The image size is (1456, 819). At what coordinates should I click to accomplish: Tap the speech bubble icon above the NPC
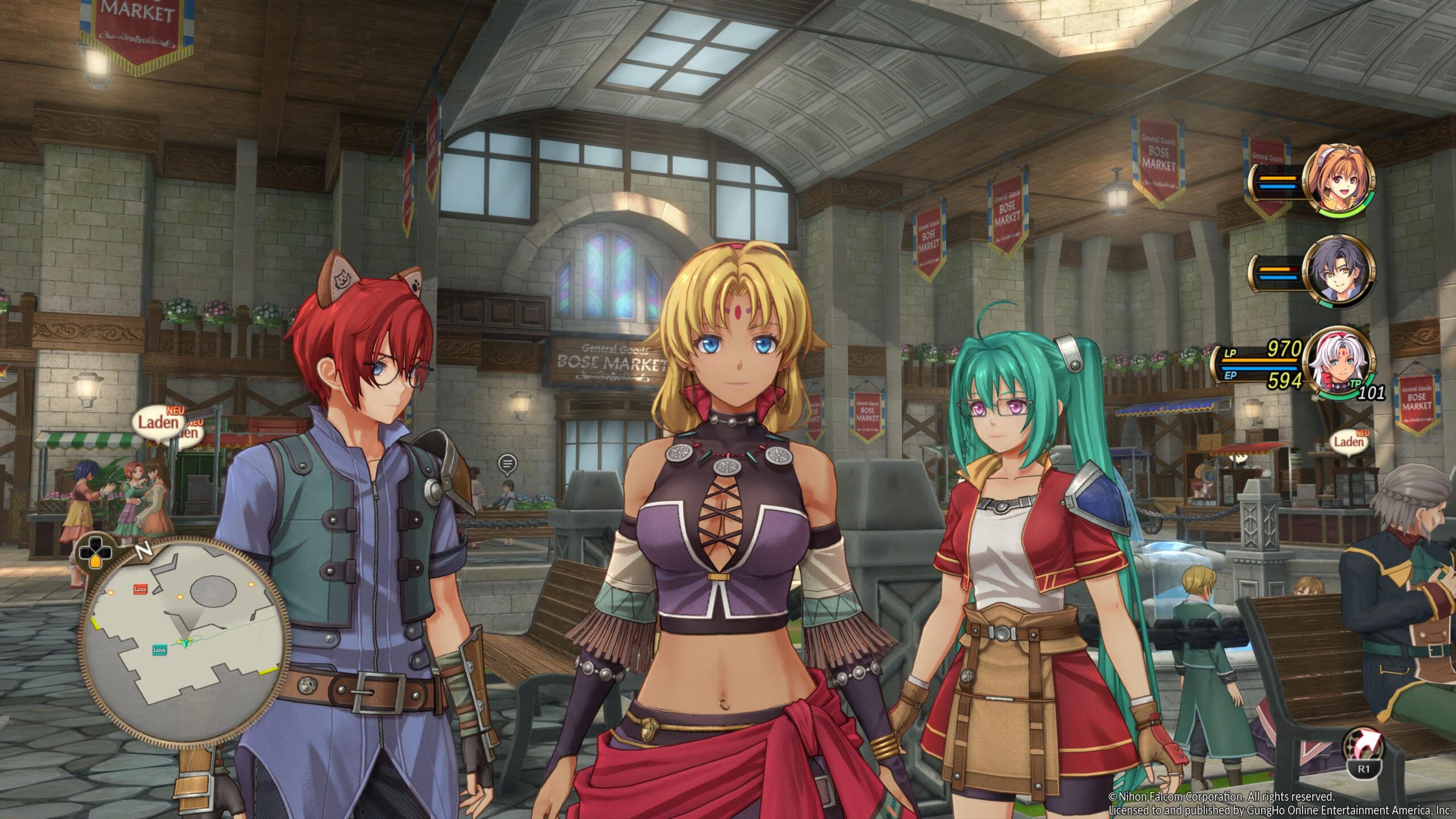tap(507, 464)
